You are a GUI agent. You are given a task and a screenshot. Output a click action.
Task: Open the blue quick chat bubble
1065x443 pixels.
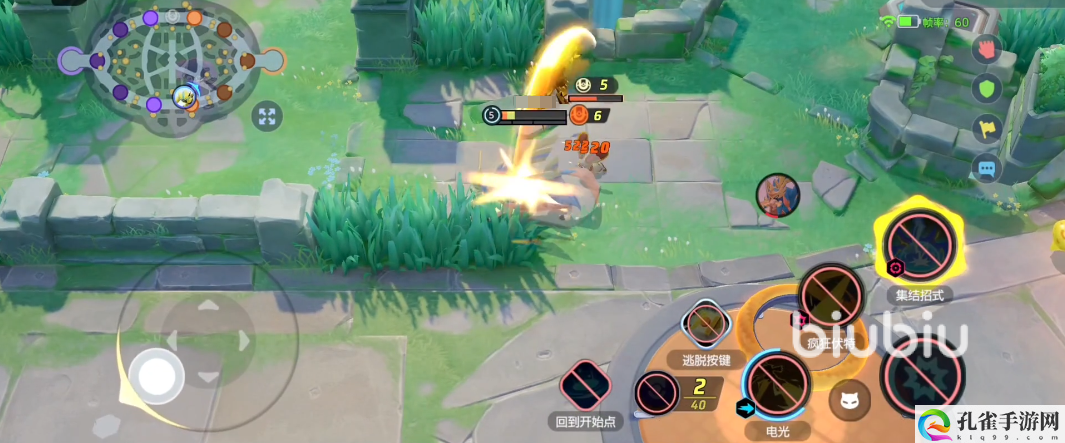point(987,170)
